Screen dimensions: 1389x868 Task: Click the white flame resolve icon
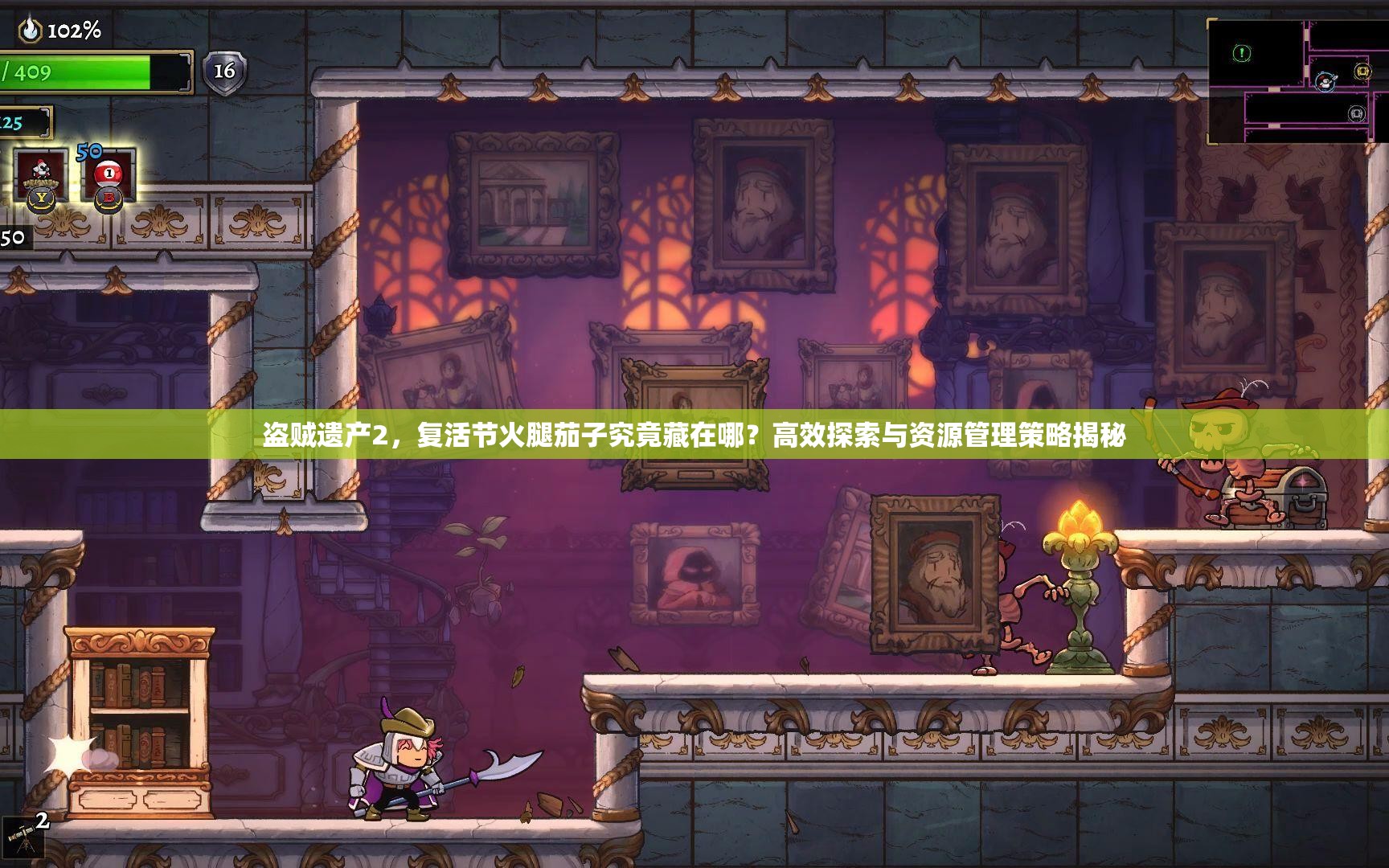tap(31, 31)
